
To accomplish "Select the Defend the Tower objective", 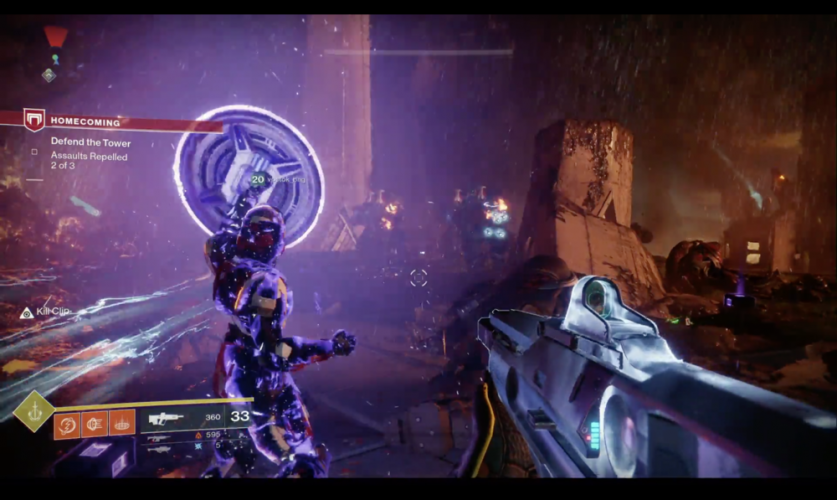I will click(x=90, y=143).
